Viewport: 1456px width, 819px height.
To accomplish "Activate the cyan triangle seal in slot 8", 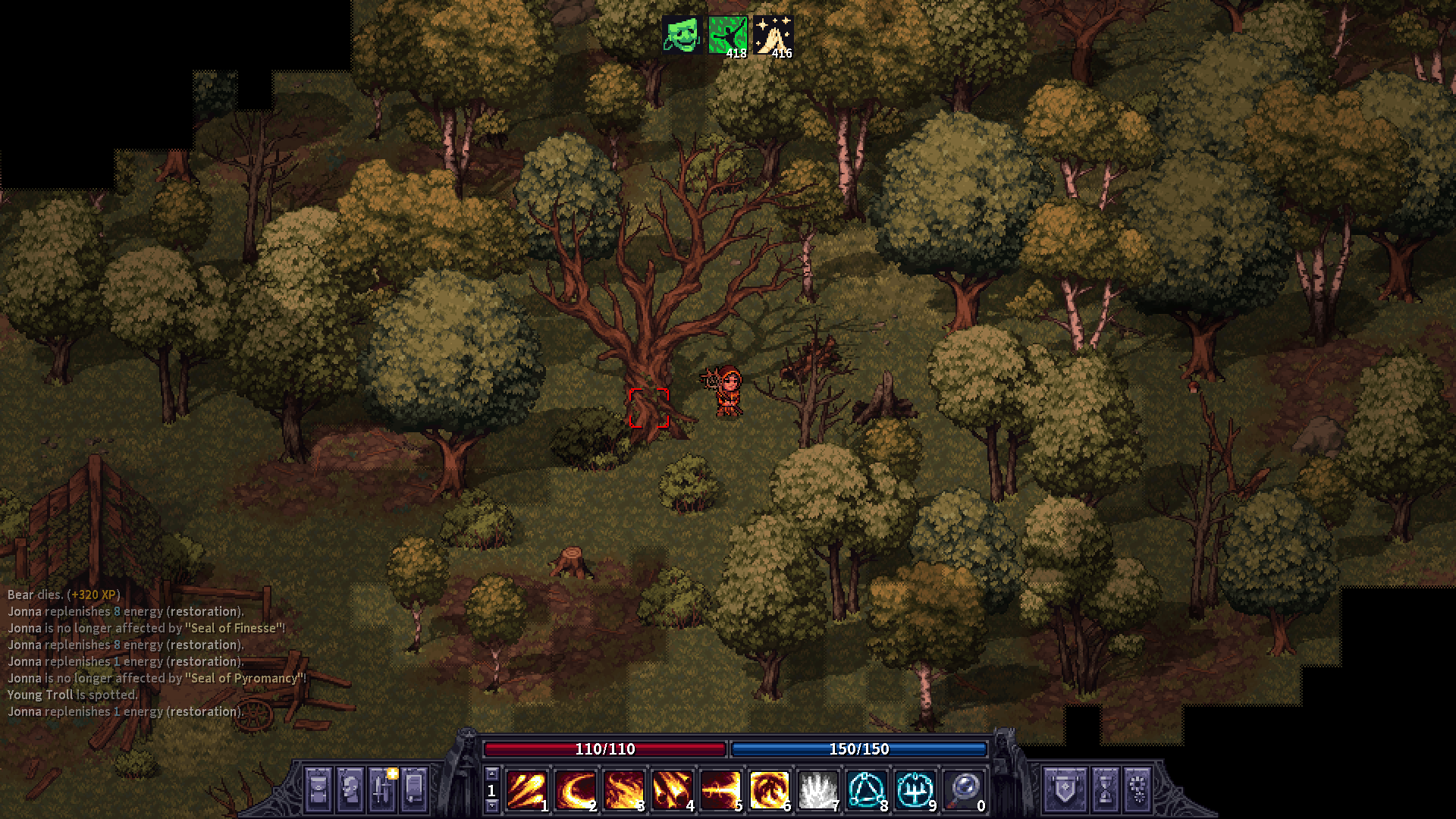I will point(866,790).
